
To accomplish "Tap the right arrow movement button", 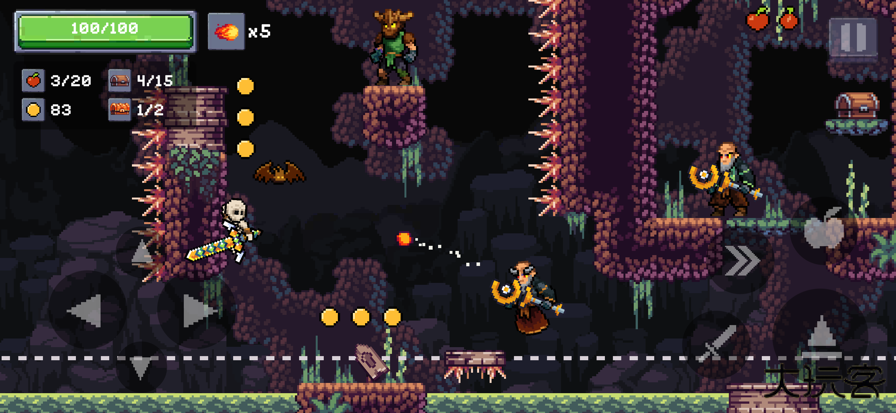I will point(196,311).
